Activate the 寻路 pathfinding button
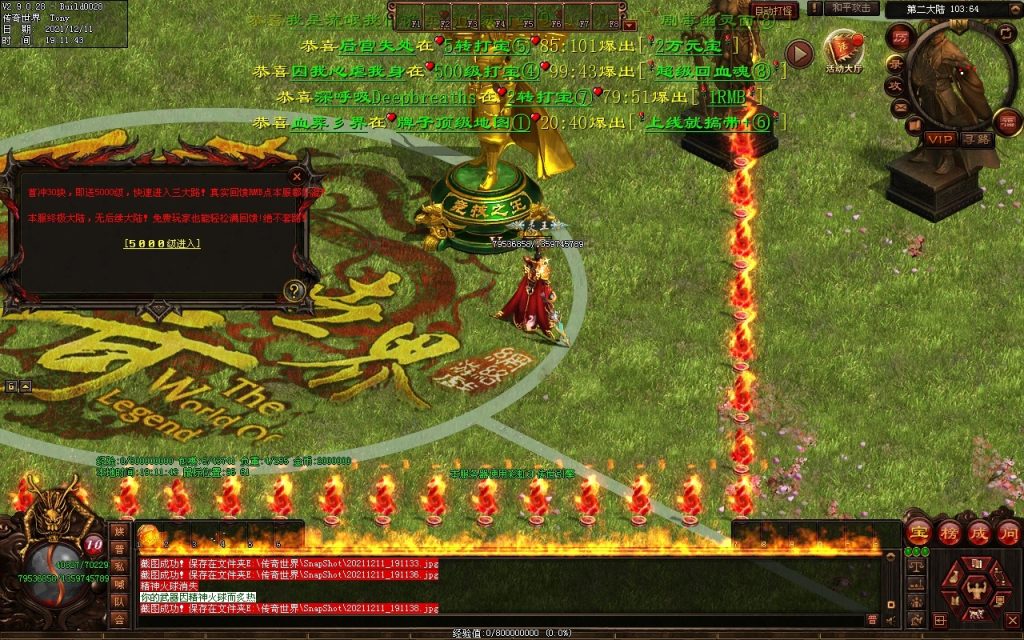This screenshot has height=640, width=1024. point(975,139)
